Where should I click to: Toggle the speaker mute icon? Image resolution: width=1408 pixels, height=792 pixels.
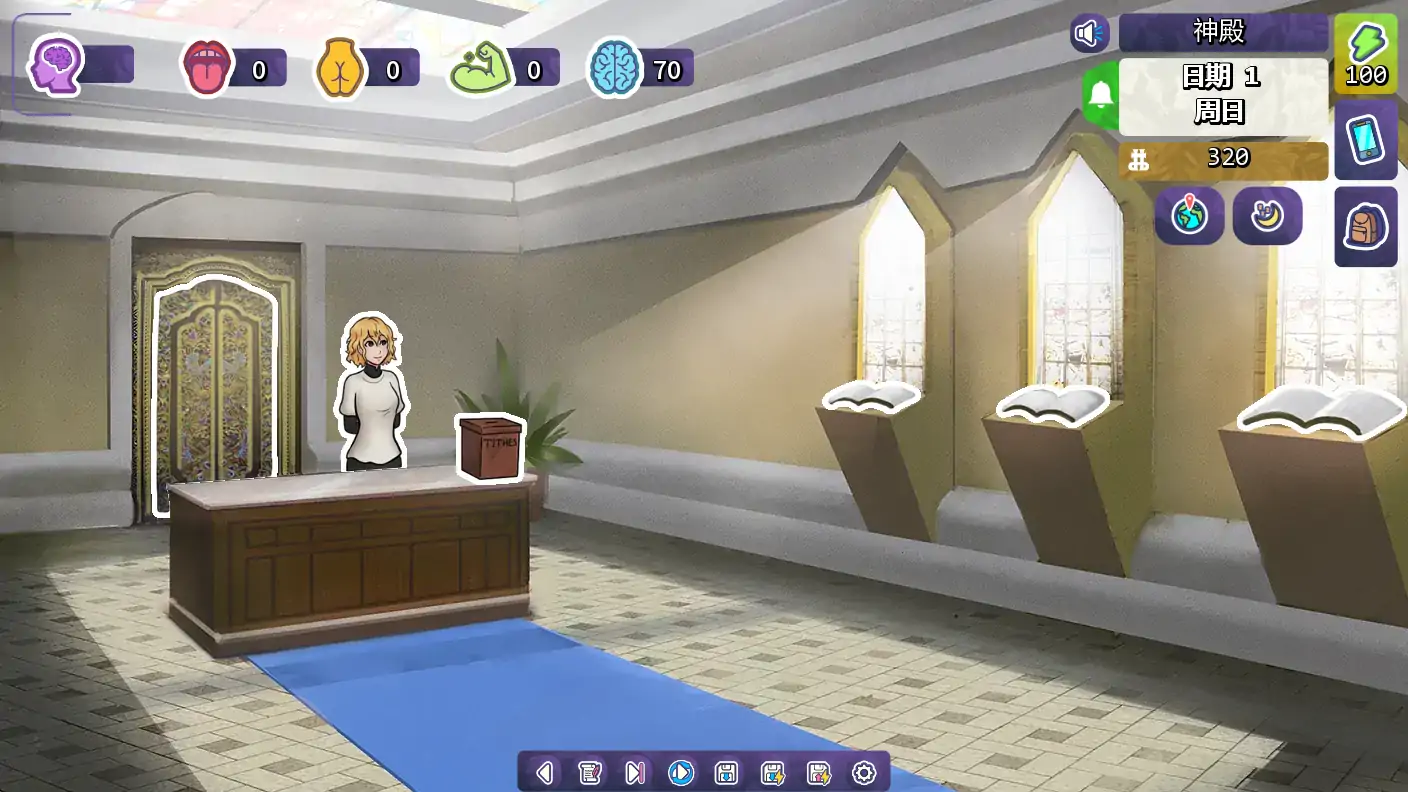click(x=1089, y=33)
